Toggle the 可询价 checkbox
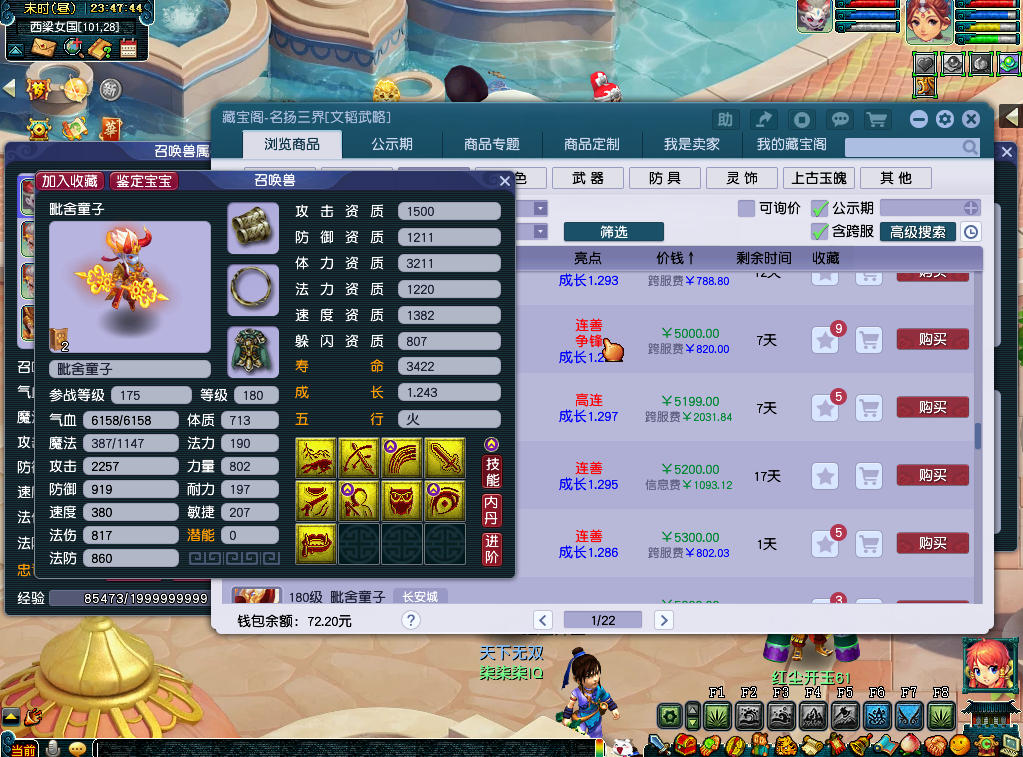Viewport: 1023px width, 757px height. (x=746, y=209)
